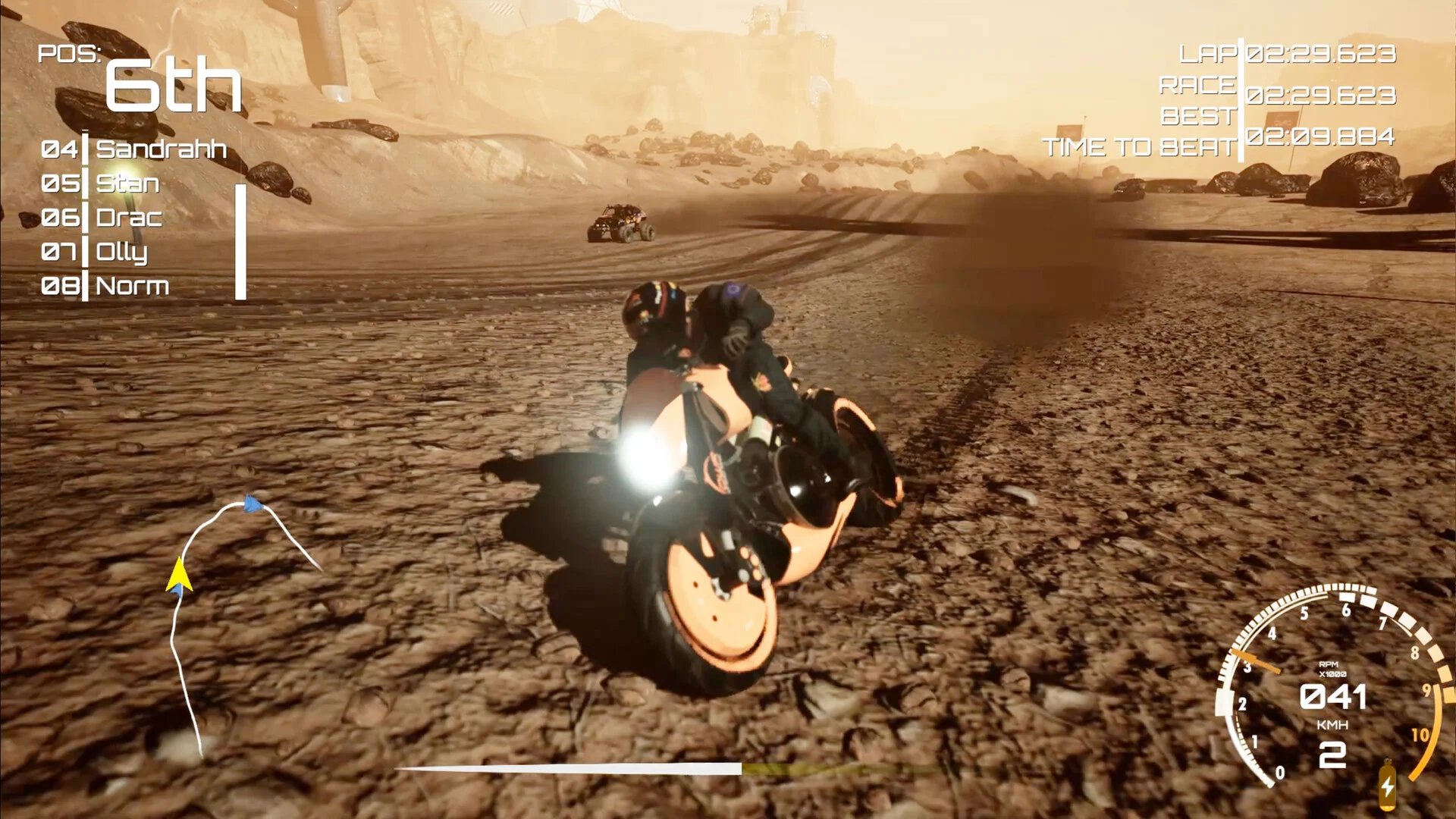The image size is (1456, 819).
Task: Click the yellow player arrow on the minimap
Action: pyautogui.click(x=179, y=574)
